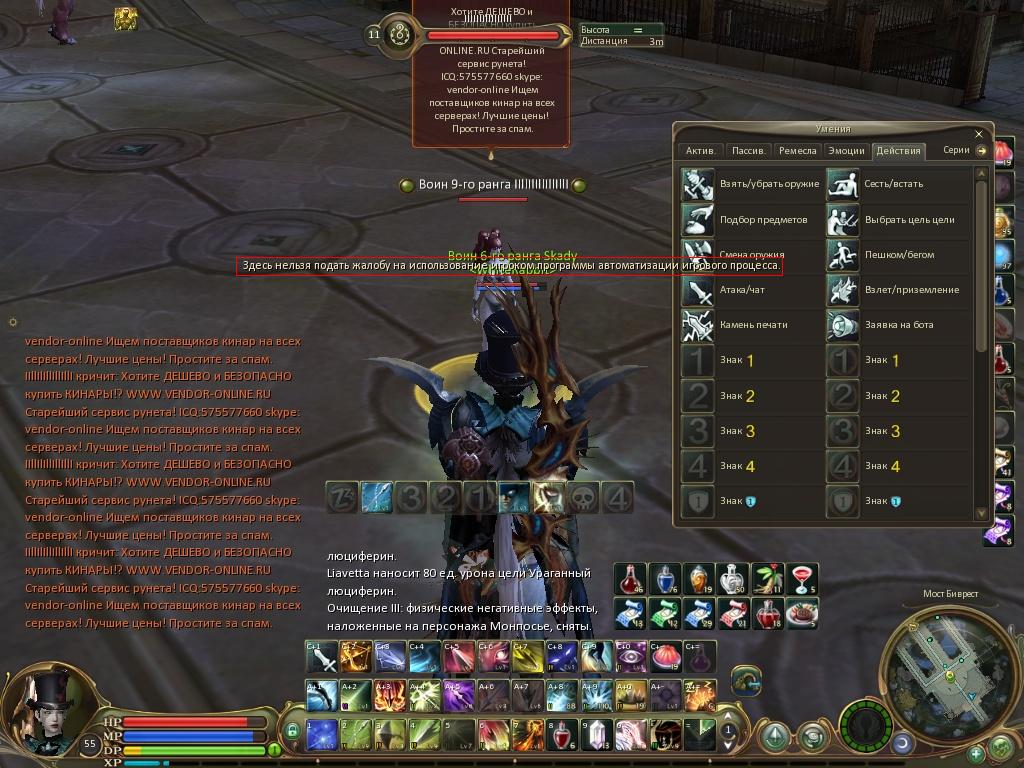Use the red potion with 46 charges

pos(630,578)
